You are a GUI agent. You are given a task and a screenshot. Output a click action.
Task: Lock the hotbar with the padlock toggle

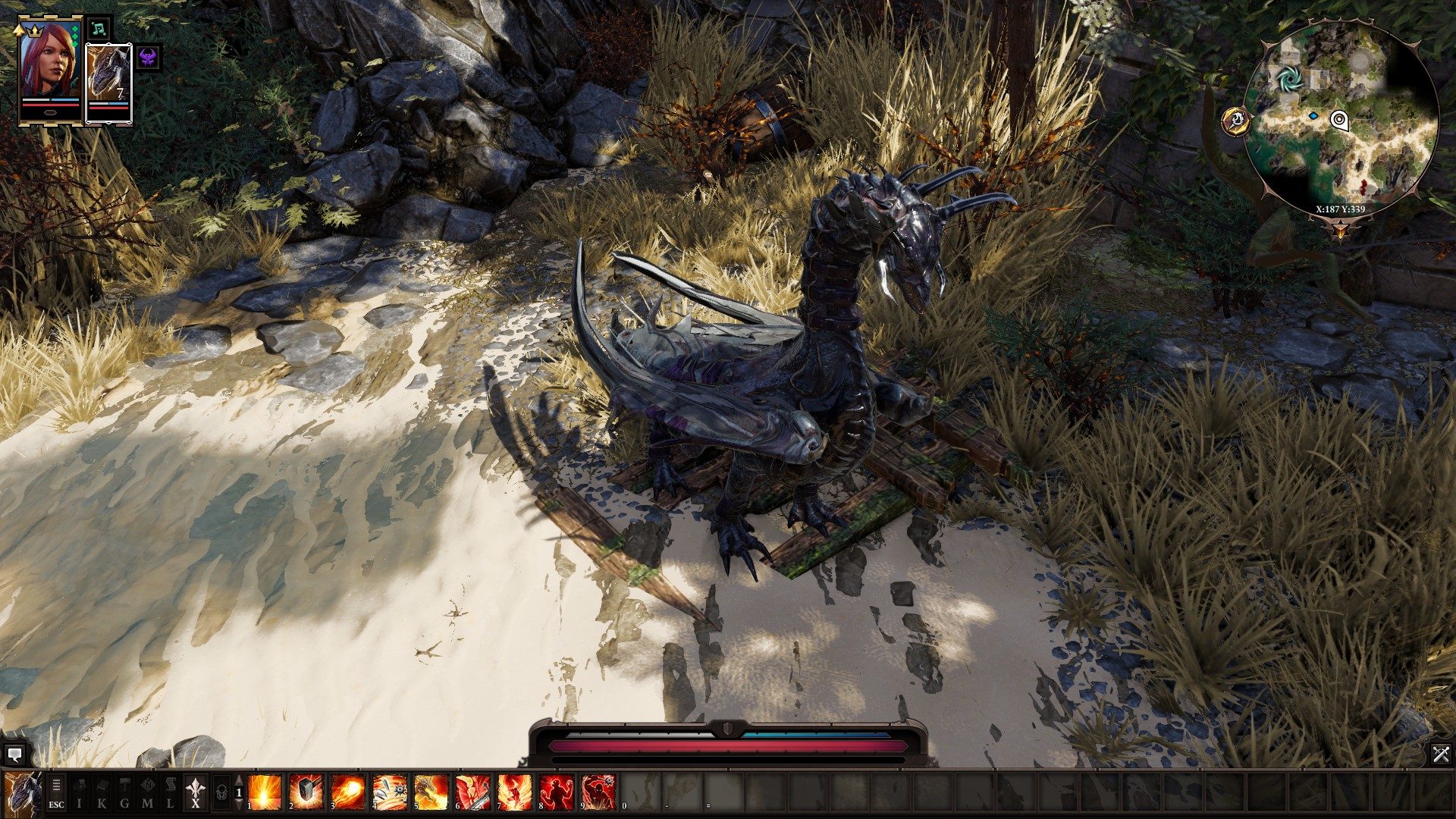pyautogui.click(x=220, y=792)
